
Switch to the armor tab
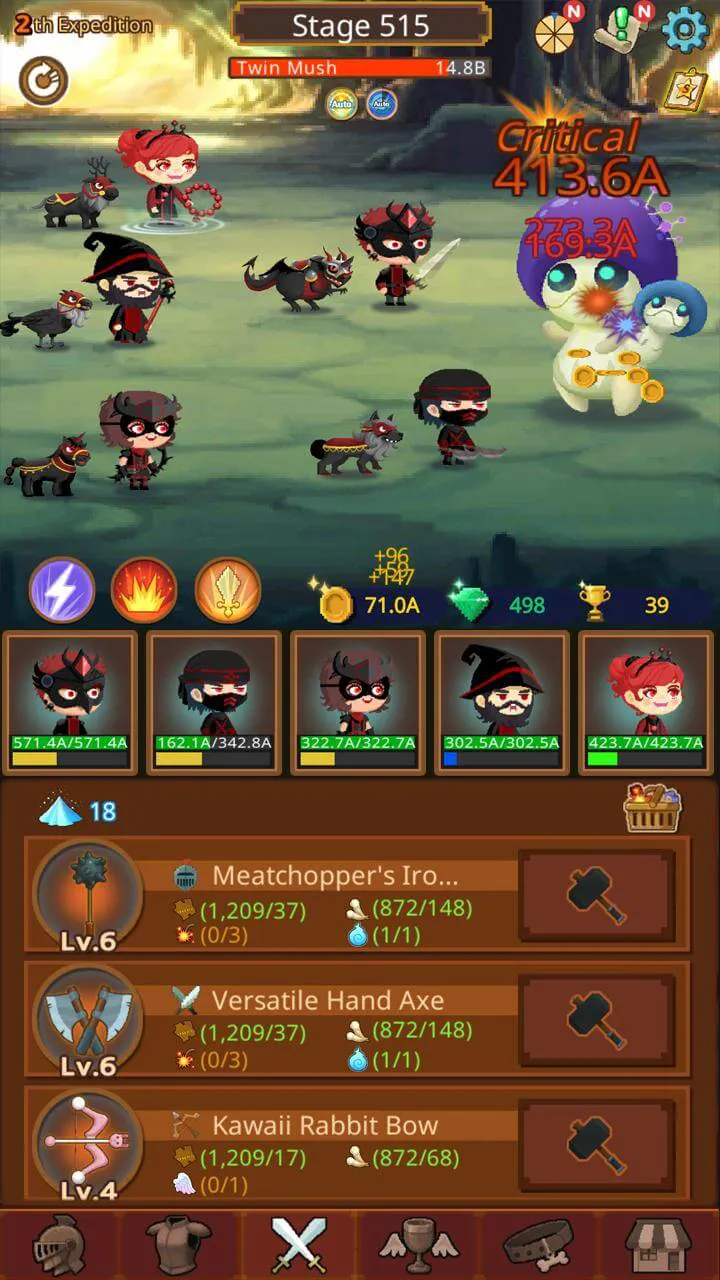click(179, 1243)
